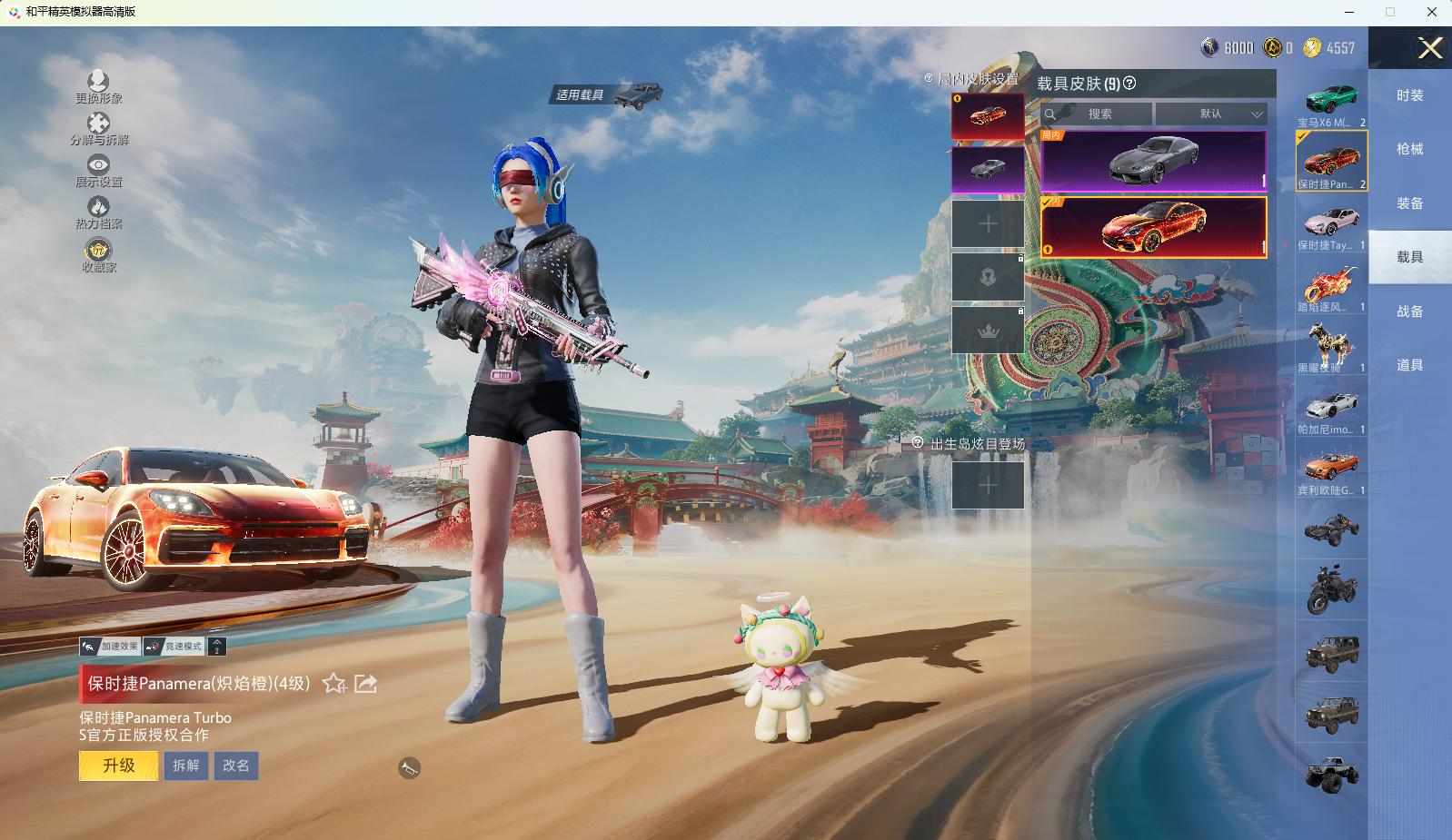The width and height of the screenshot is (1452, 840).
Task: Open 收藏家 collector page
Action: pyautogui.click(x=98, y=254)
